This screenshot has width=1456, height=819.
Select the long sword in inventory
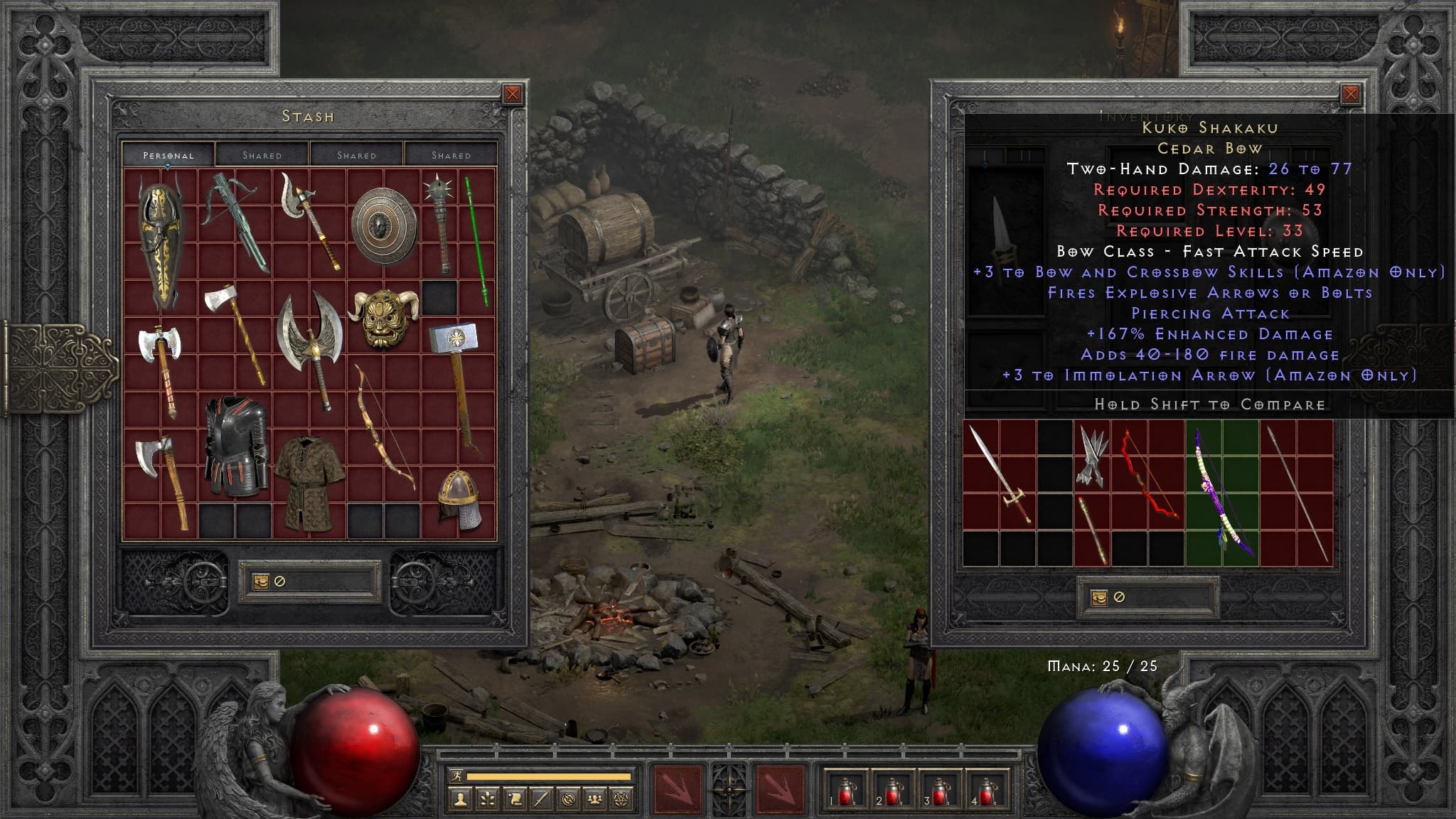coord(999,473)
